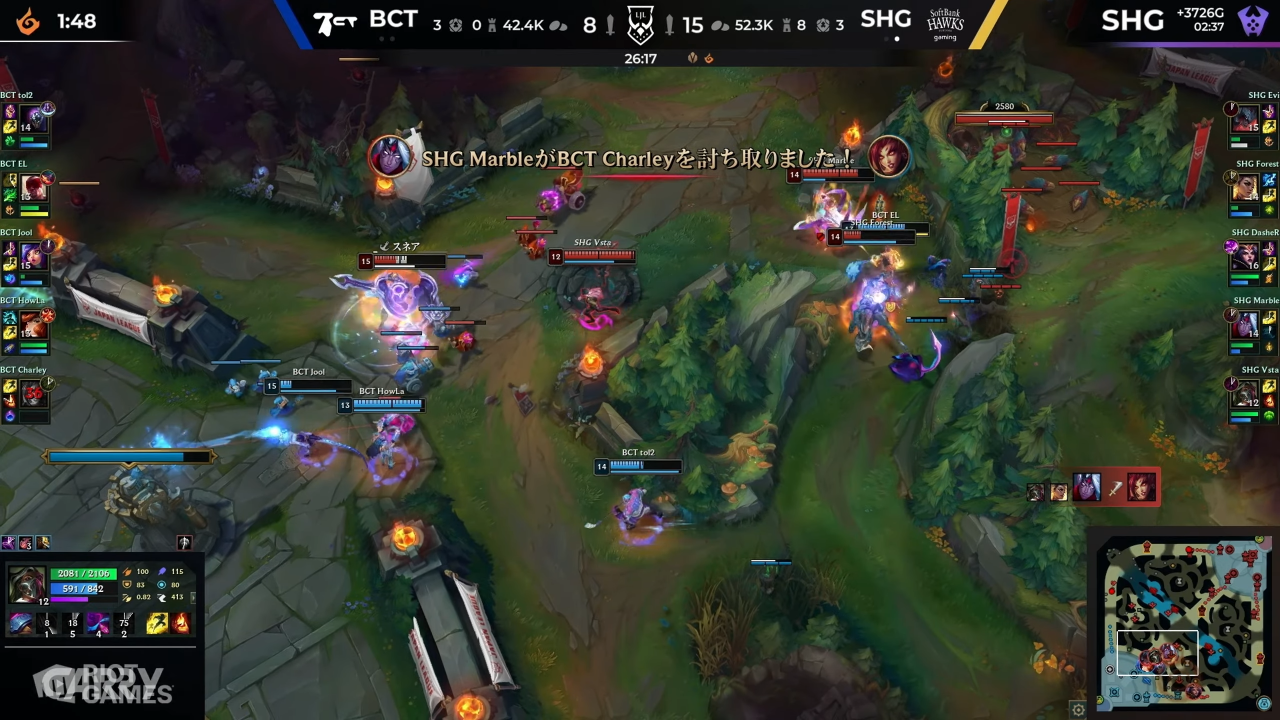Click the gold coins icon next to 42.4K

(x=560, y=25)
